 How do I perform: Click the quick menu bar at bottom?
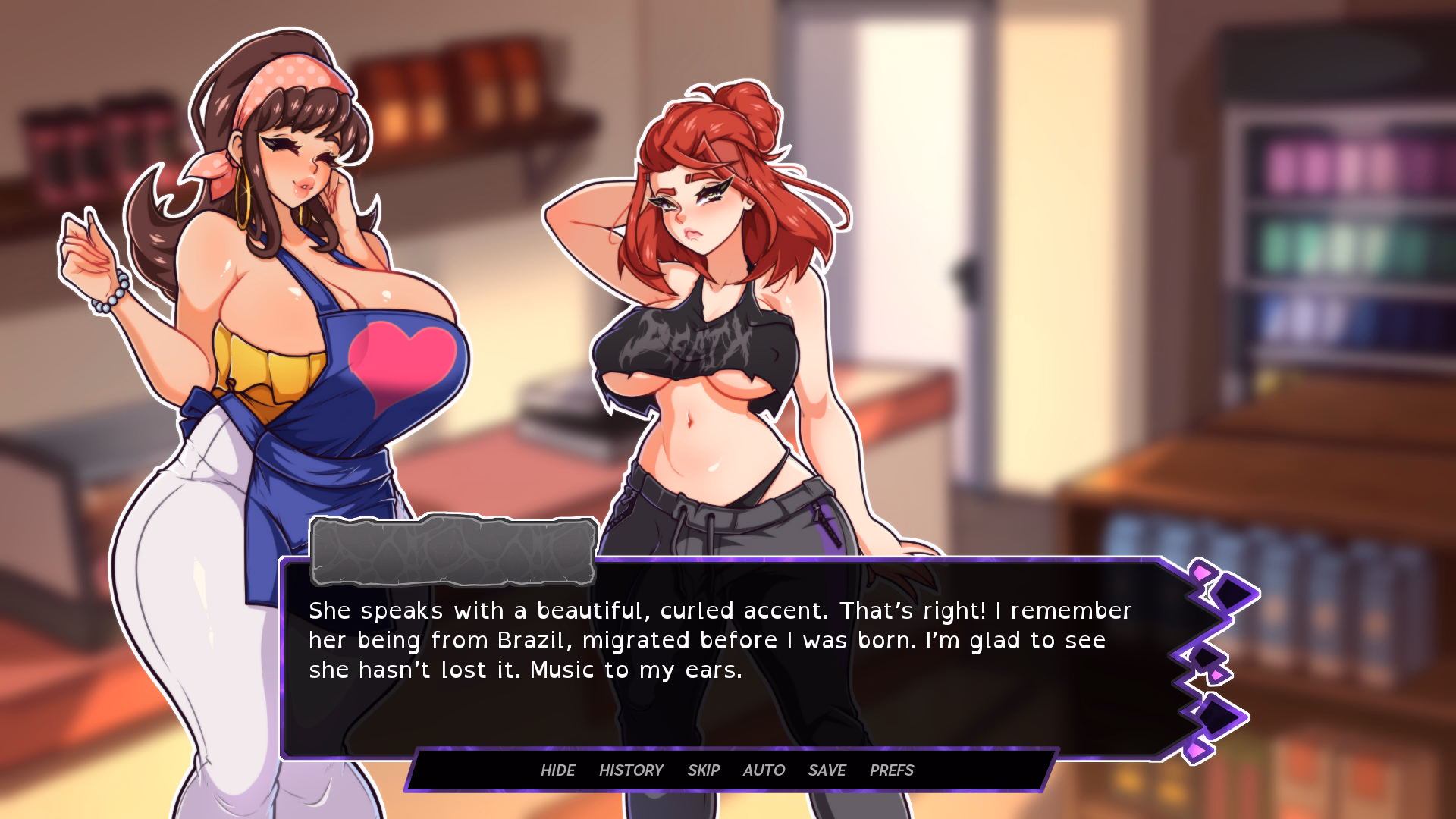(x=728, y=770)
